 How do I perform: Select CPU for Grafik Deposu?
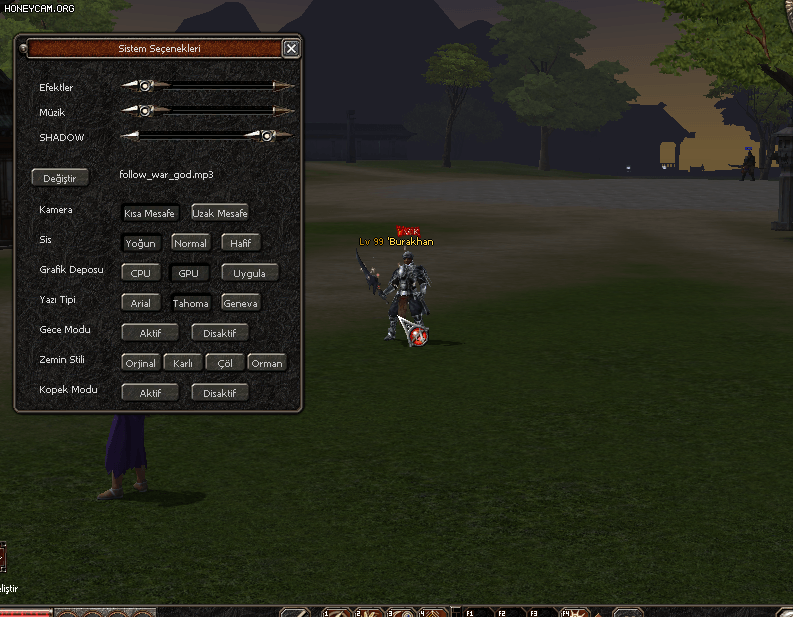(140, 273)
